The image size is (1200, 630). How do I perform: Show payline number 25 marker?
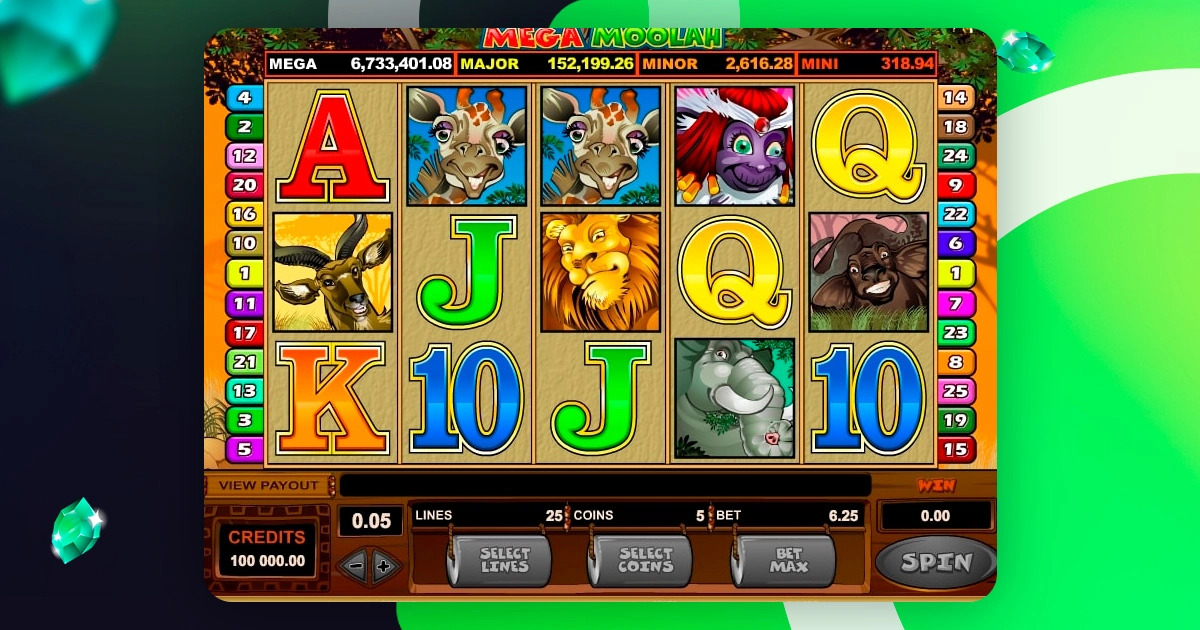[x=956, y=391]
